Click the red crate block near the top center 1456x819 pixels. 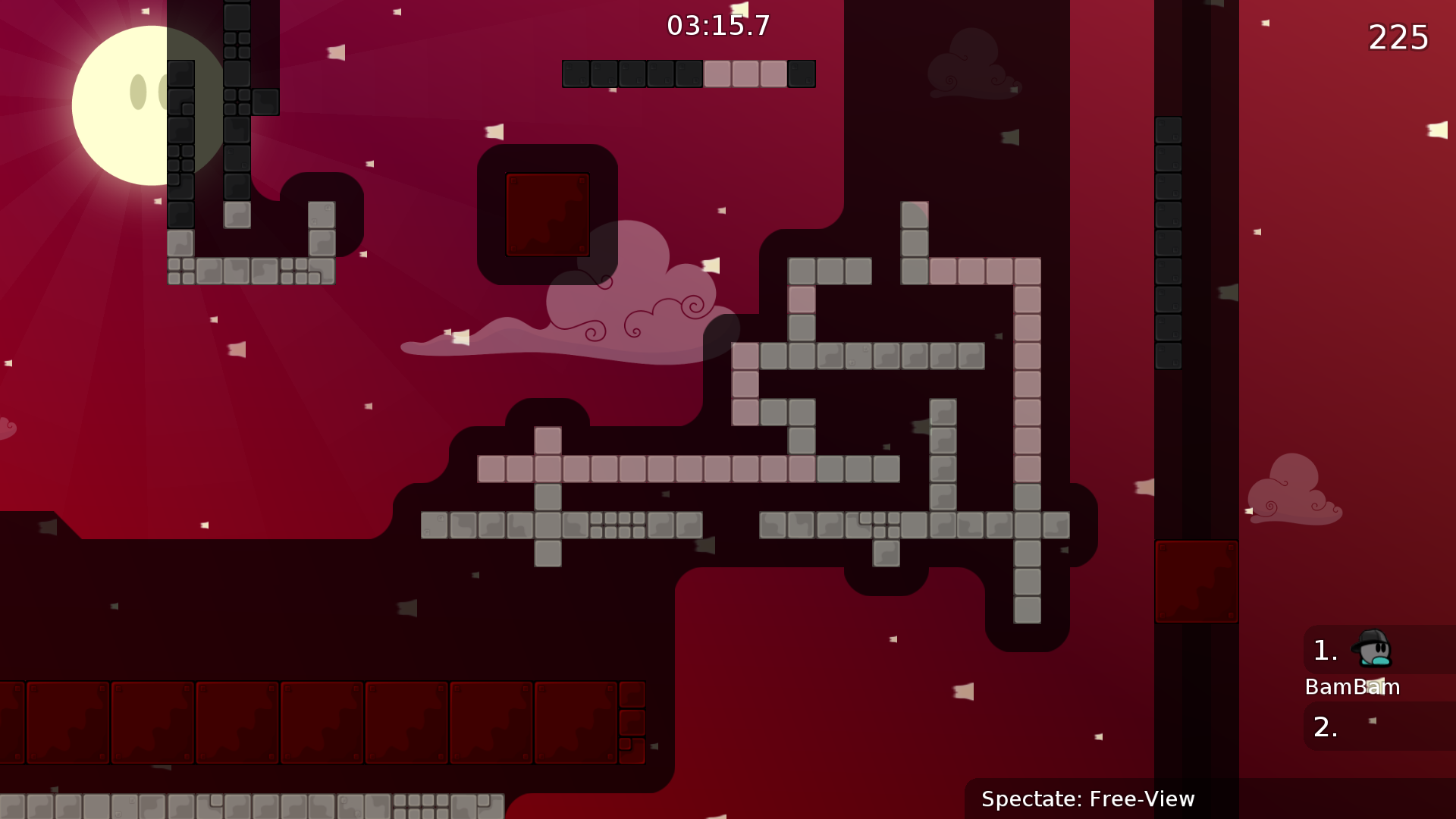(x=547, y=213)
